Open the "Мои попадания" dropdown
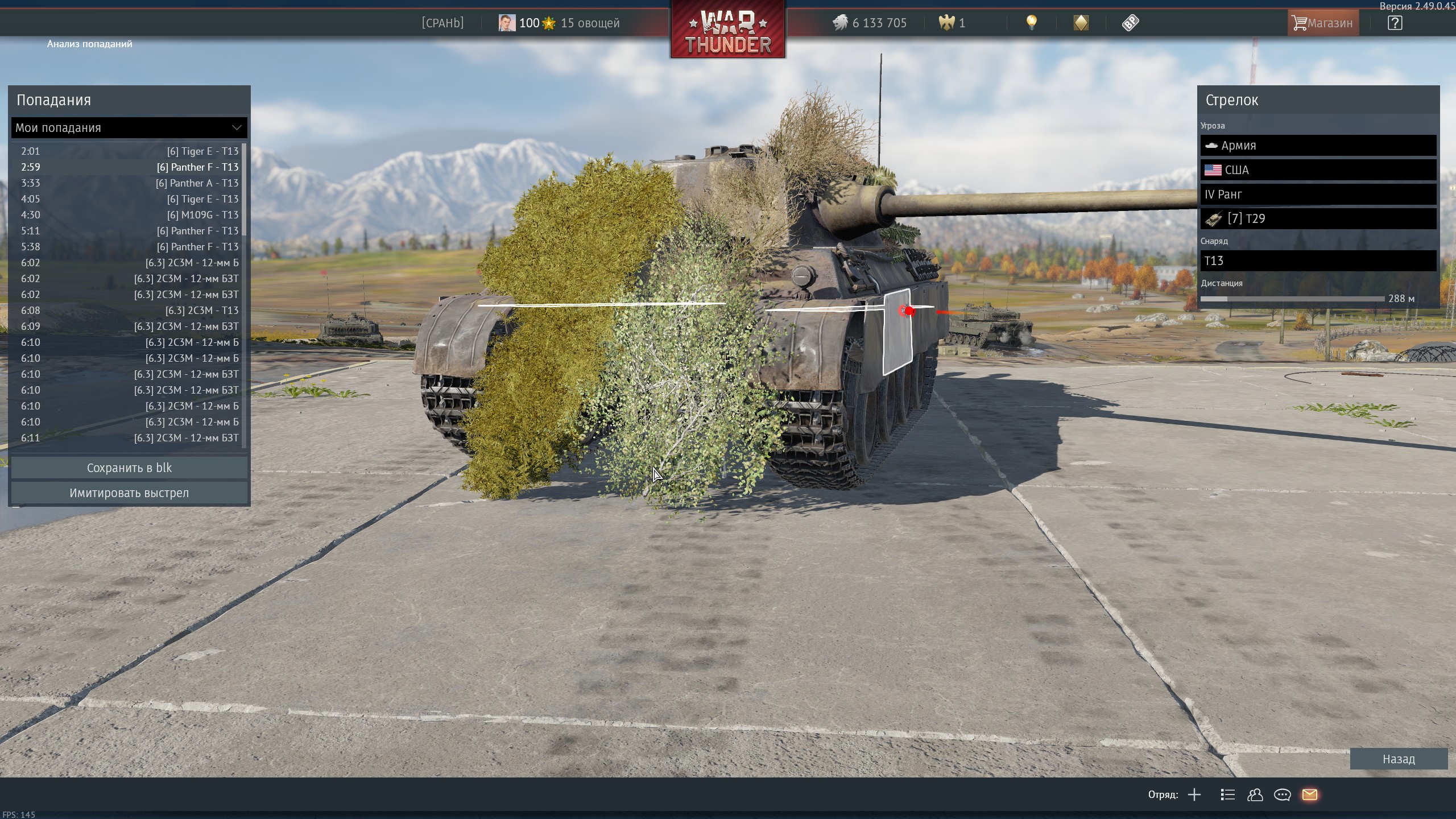 [x=129, y=128]
